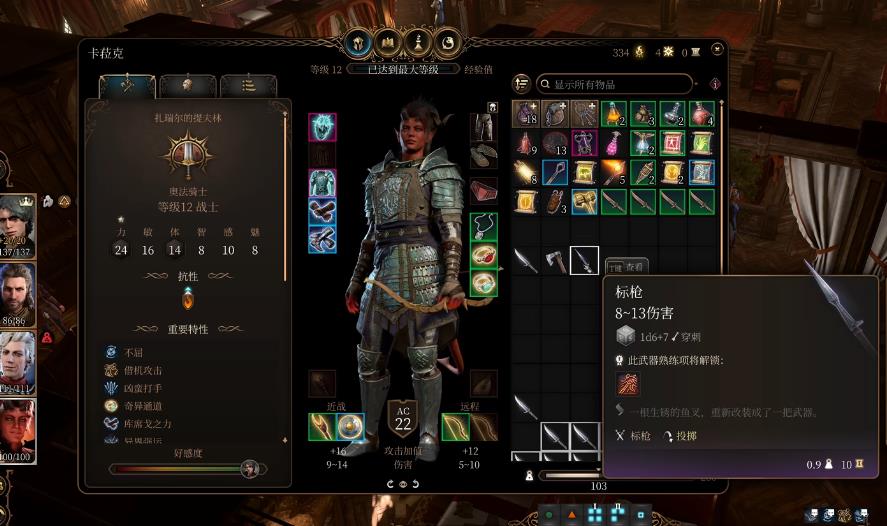Select the chest armor equipment slot
This screenshot has width=887, height=526.
(322, 183)
